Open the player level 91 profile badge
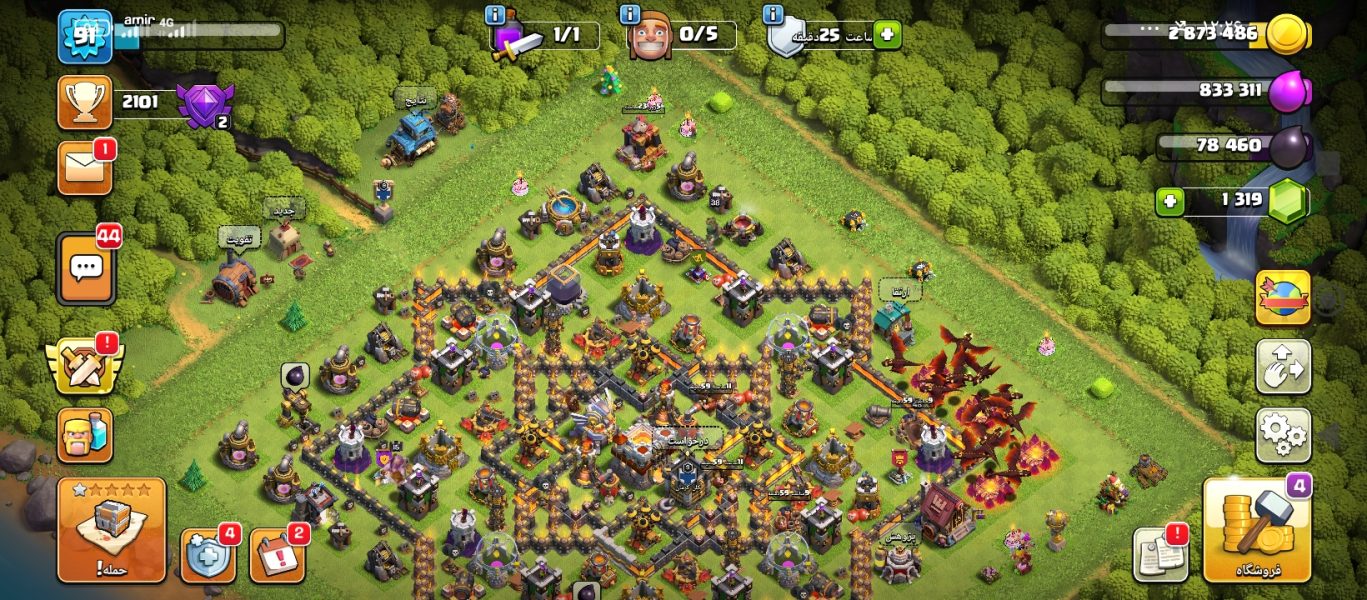The width and height of the screenshot is (1367, 600). click(84, 36)
